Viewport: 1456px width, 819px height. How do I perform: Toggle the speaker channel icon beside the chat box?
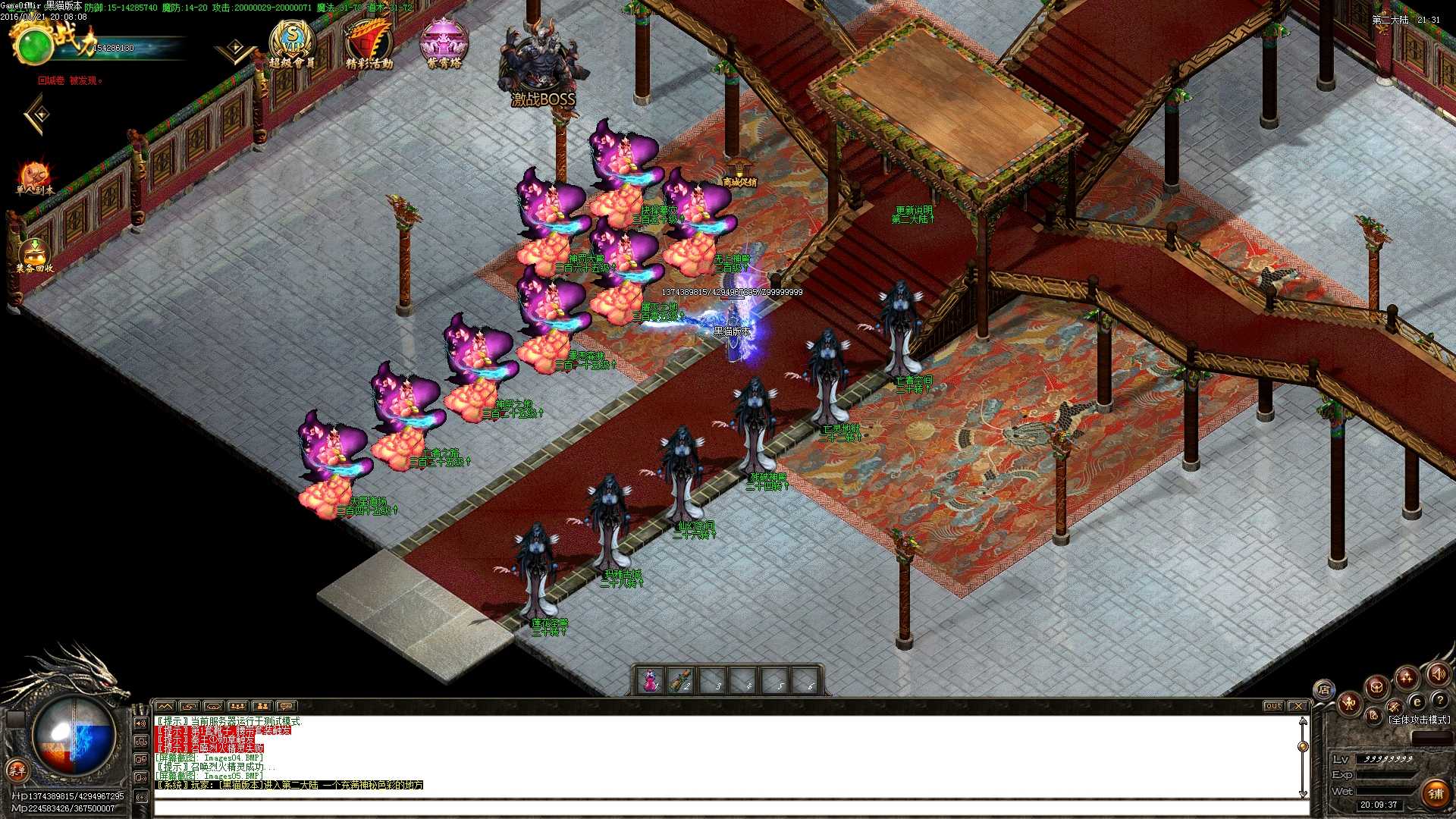pyautogui.click(x=140, y=723)
